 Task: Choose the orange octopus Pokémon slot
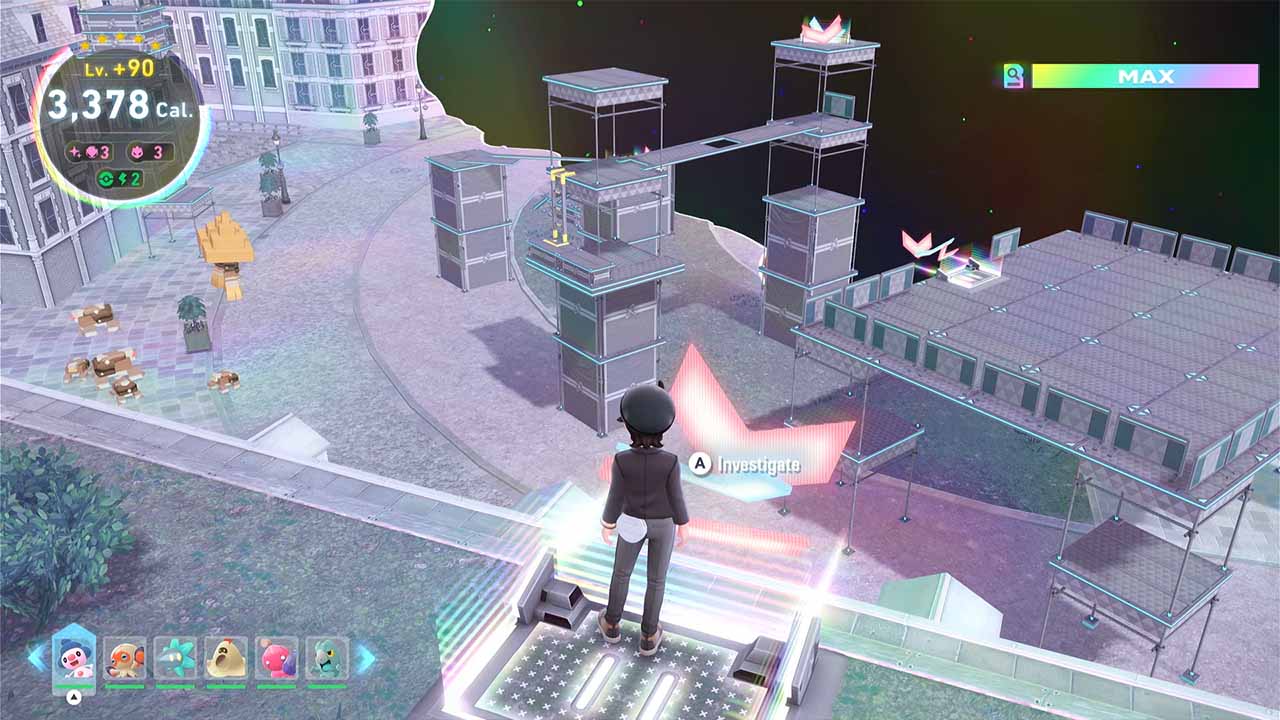point(124,657)
